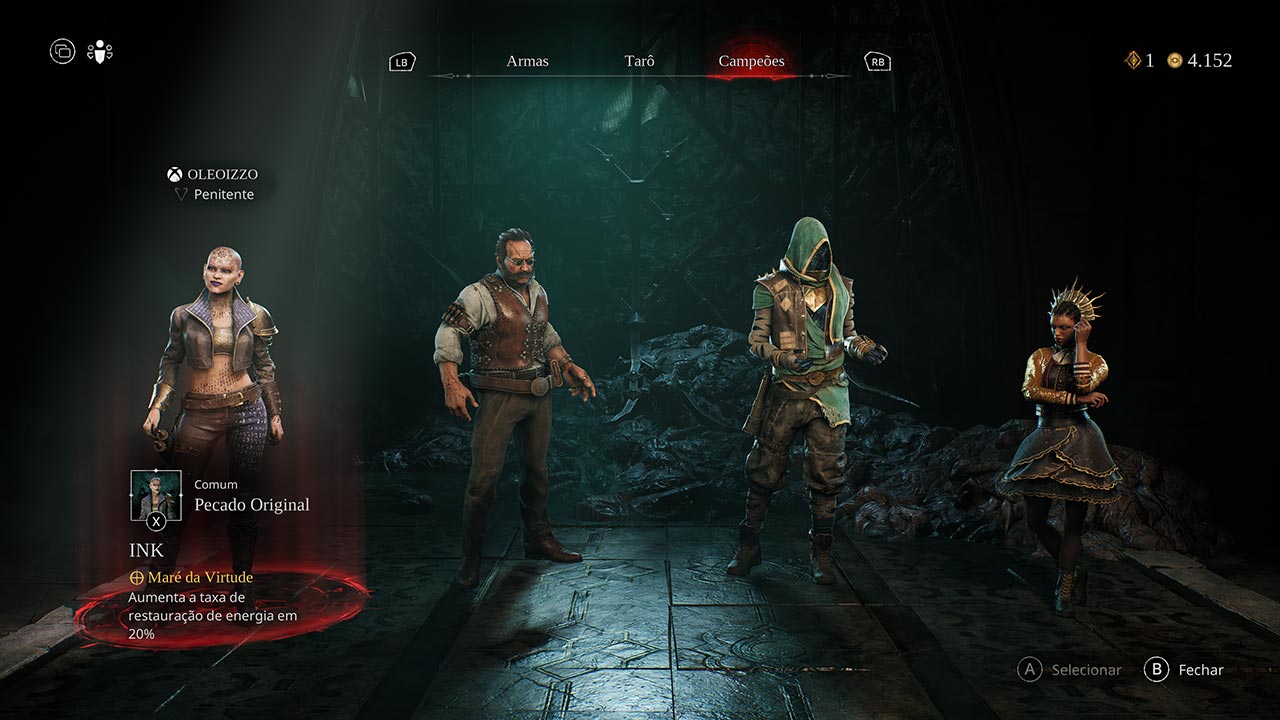This screenshot has width=1280, height=720.
Task: Open the overlapping windows icon
Action: tap(62, 51)
